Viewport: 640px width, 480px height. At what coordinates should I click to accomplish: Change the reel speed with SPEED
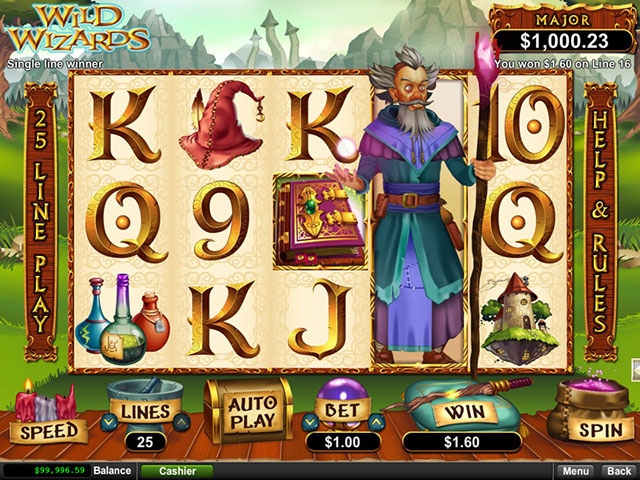(46, 430)
